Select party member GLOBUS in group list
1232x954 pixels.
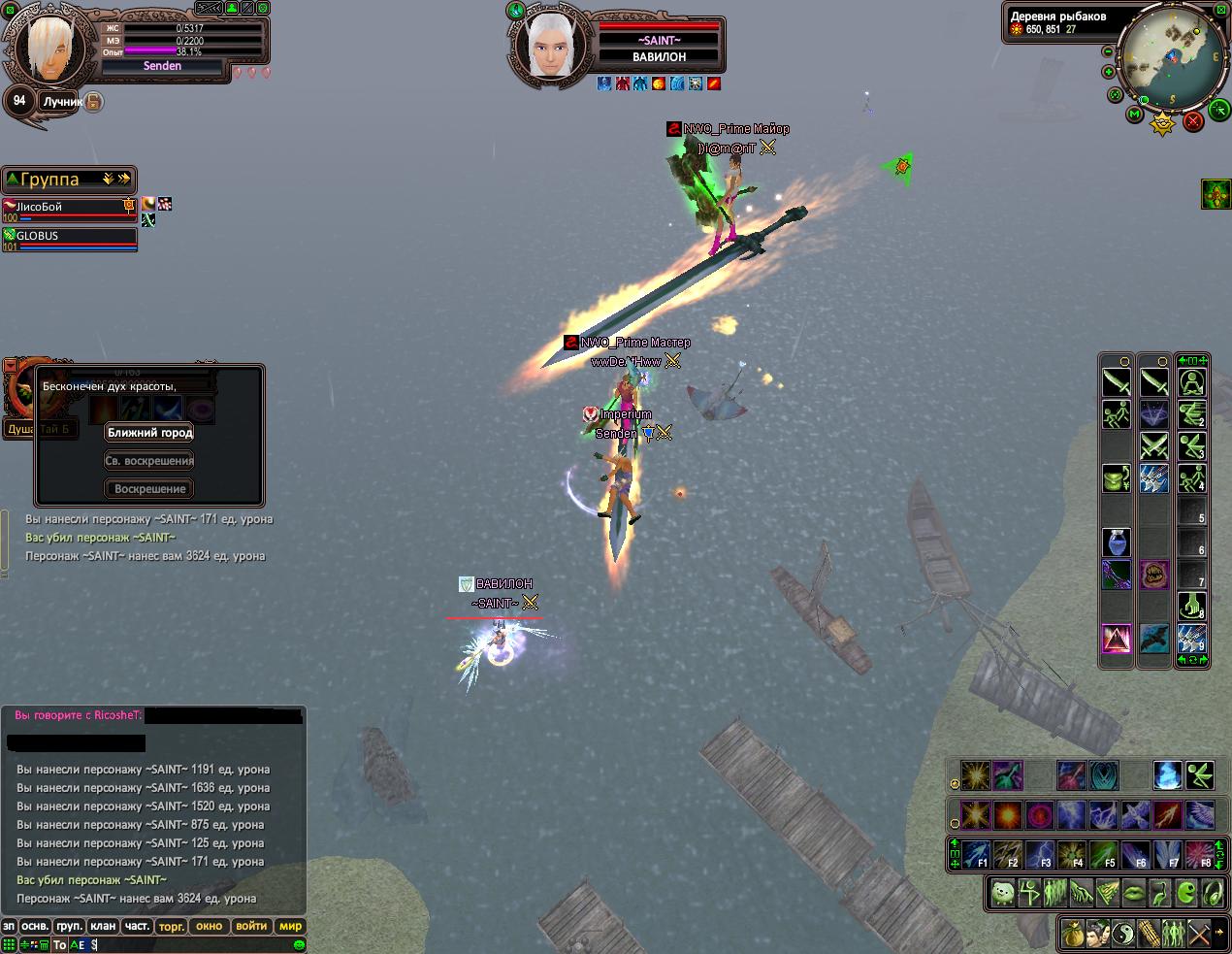pos(70,237)
